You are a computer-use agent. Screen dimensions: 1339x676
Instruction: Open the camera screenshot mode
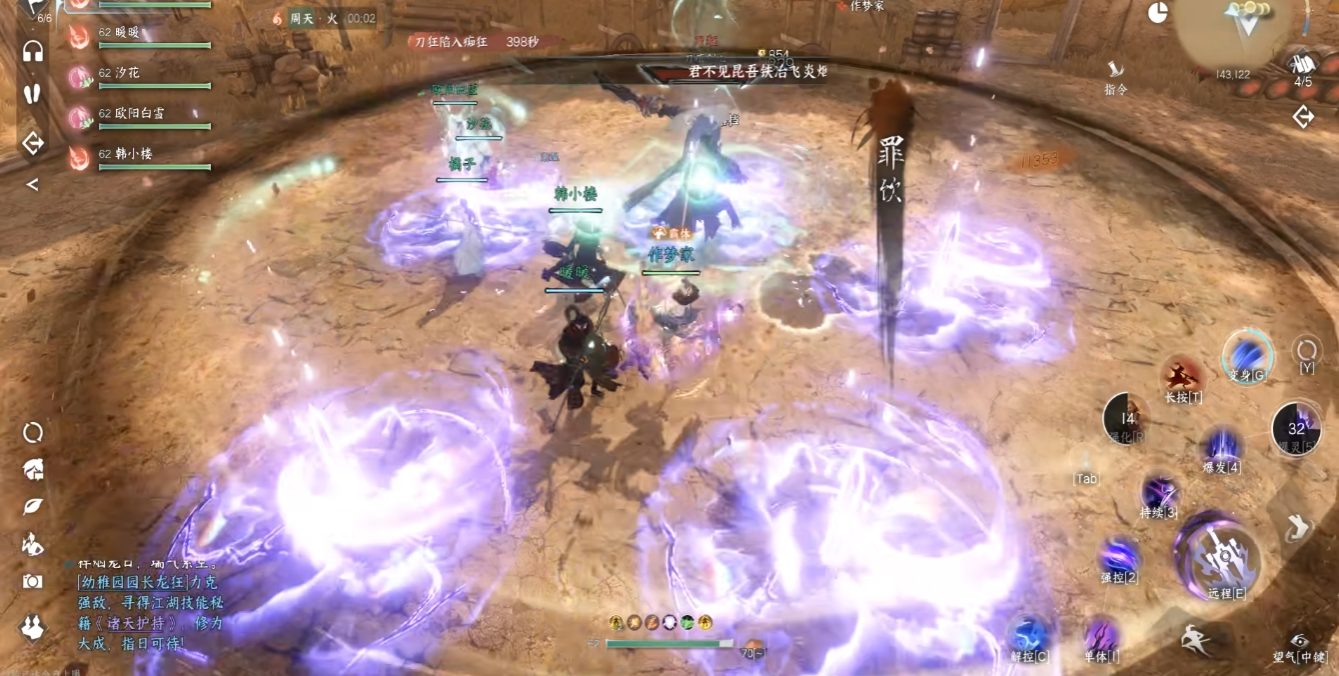pyautogui.click(x=33, y=582)
